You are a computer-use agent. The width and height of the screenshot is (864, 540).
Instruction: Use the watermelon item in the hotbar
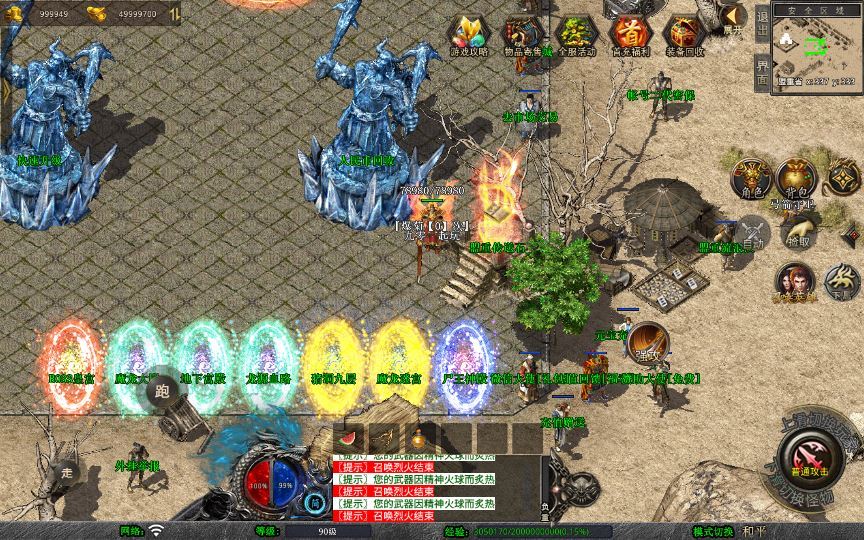348,438
